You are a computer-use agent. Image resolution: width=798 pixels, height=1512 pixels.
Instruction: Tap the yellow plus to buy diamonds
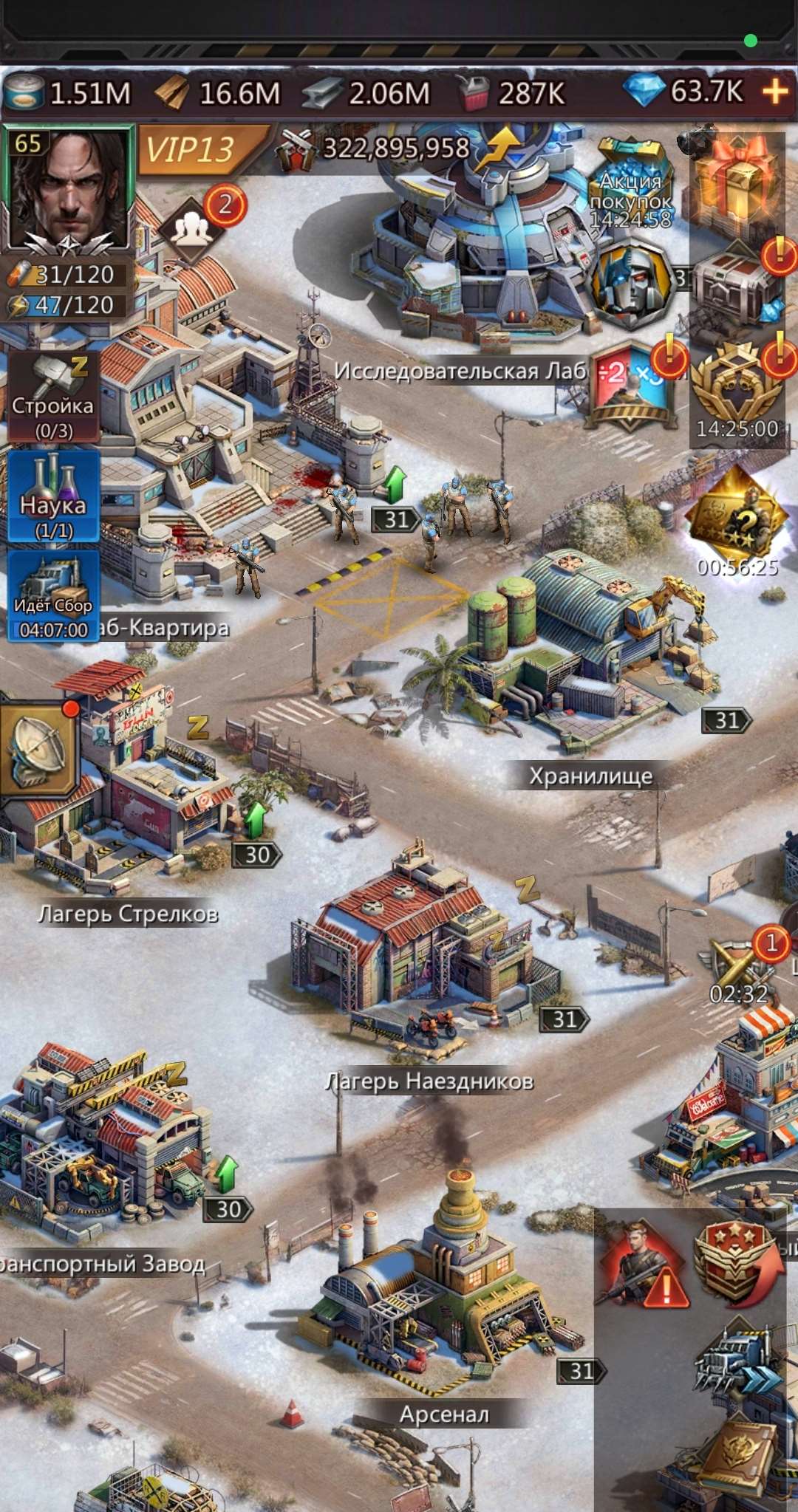point(774,92)
